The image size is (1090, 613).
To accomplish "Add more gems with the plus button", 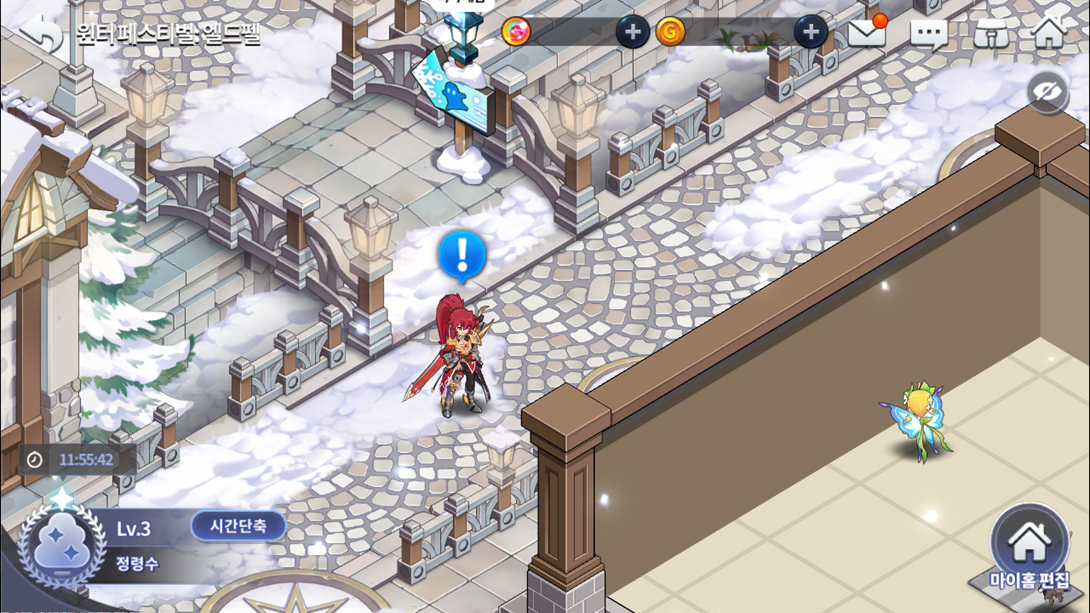I will (x=631, y=32).
